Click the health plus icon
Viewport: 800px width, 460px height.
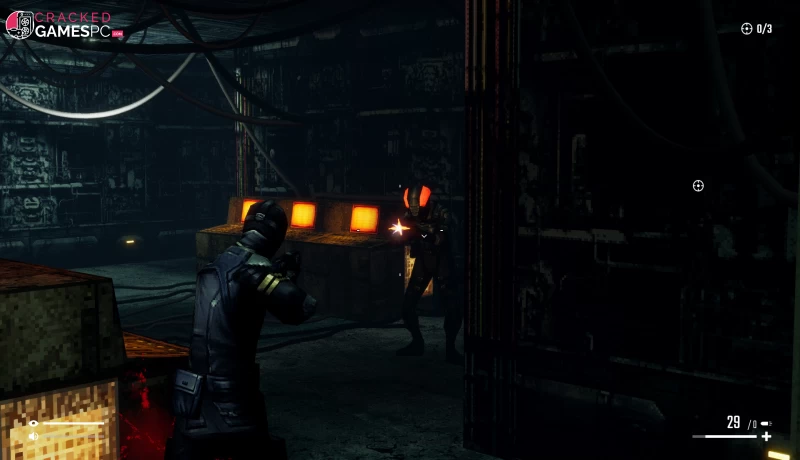[x=766, y=437]
